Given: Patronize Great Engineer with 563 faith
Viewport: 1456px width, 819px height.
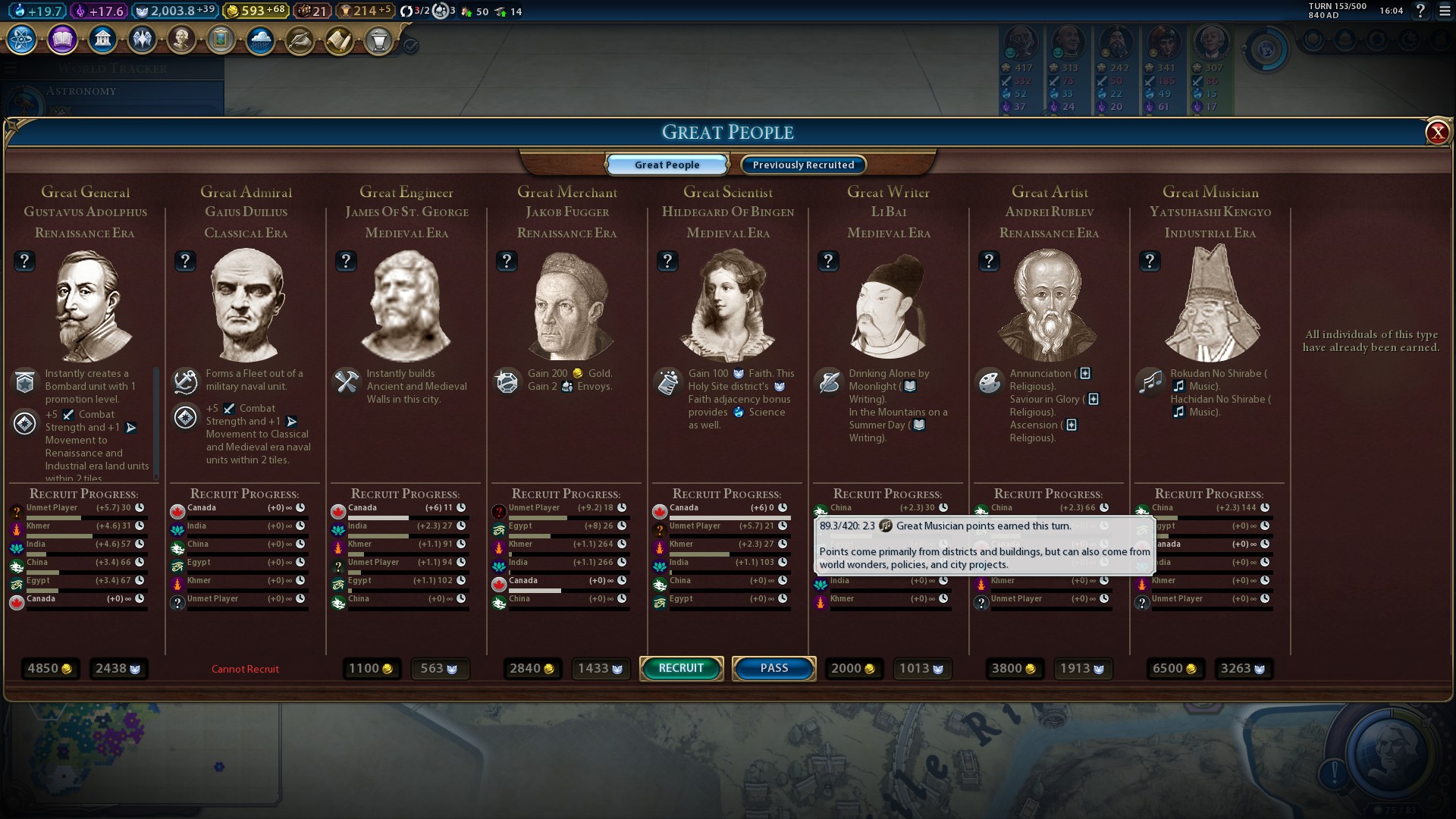Looking at the screenshot, I should pos(438,668).
